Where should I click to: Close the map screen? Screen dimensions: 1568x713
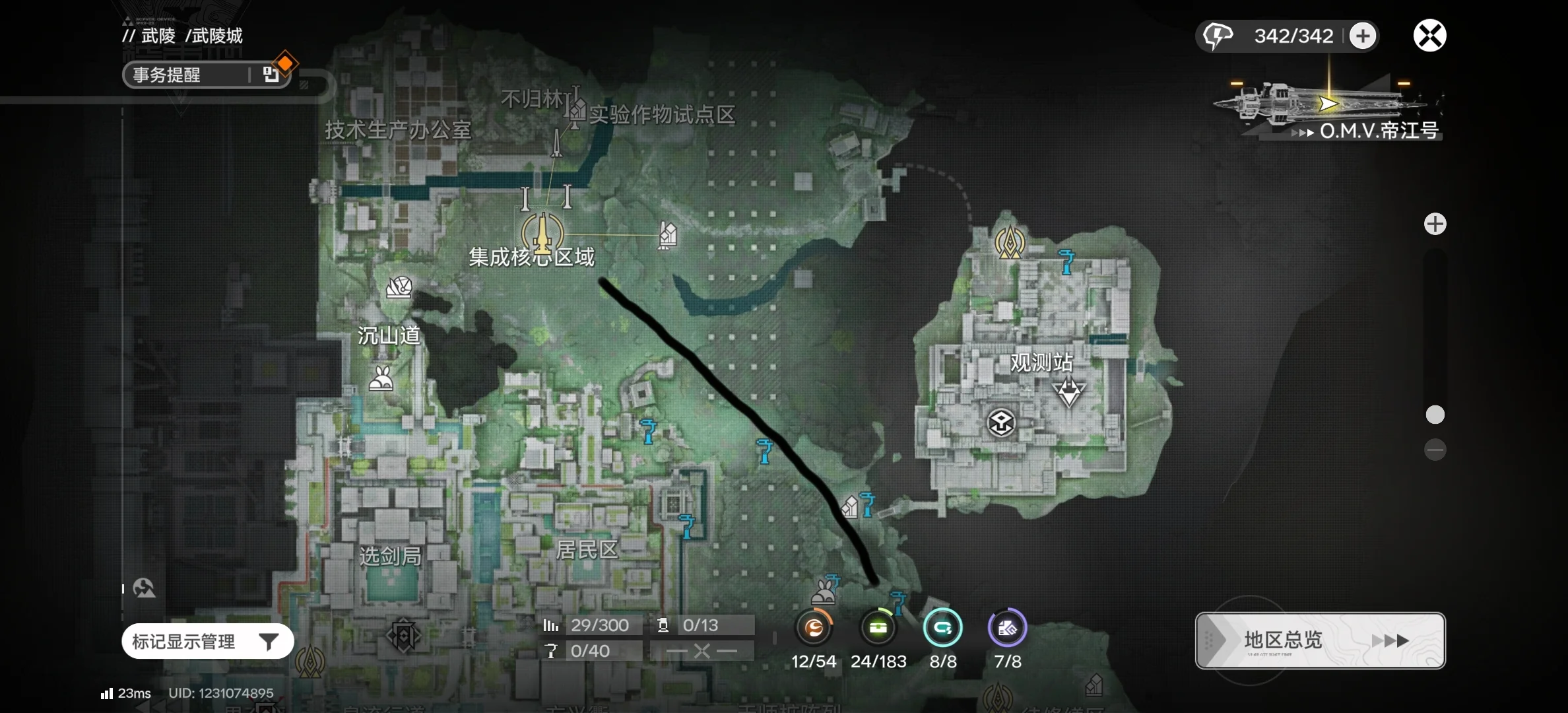click(x=1429, y=36)
